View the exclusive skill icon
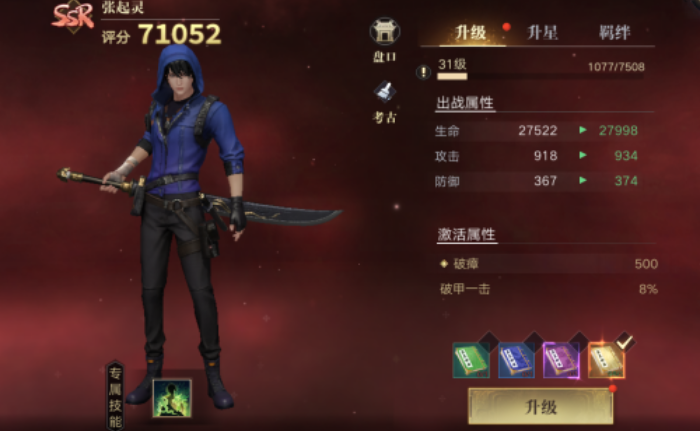This screenshot has height=431, width=700. click(171, 397)
